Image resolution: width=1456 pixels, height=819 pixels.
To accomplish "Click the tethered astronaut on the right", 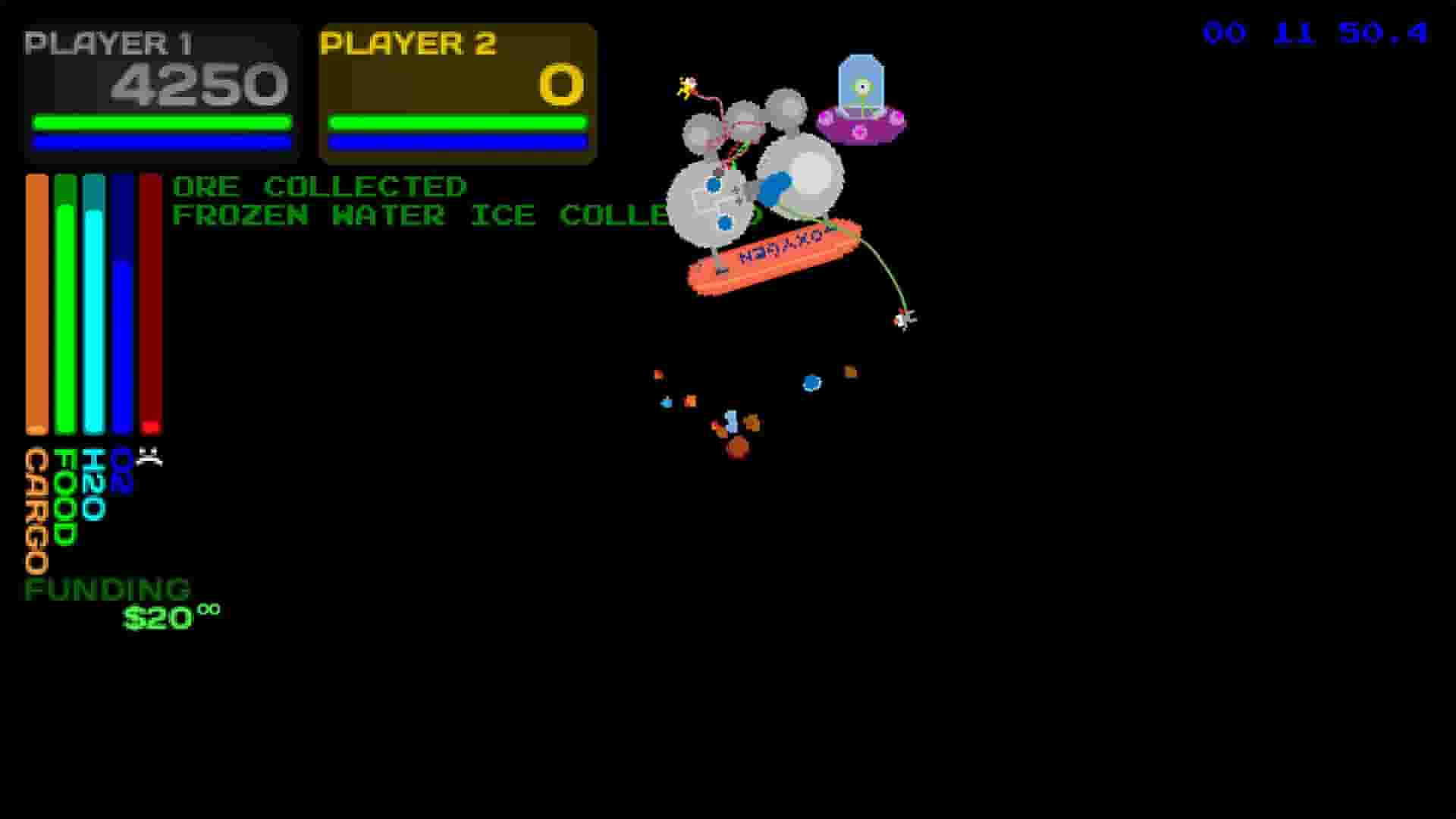I will [904, 320].
